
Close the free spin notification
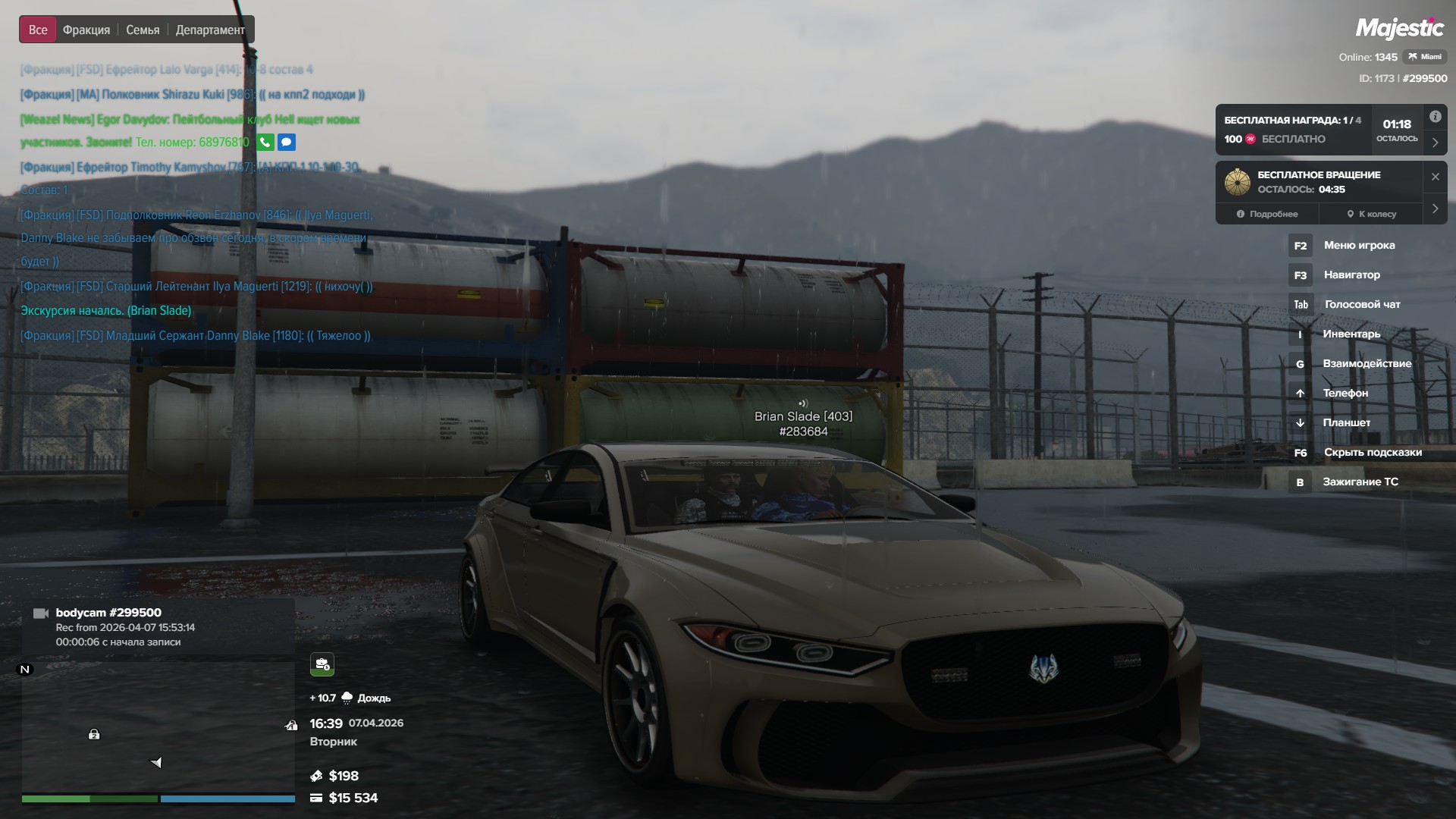click(1435, 177)
